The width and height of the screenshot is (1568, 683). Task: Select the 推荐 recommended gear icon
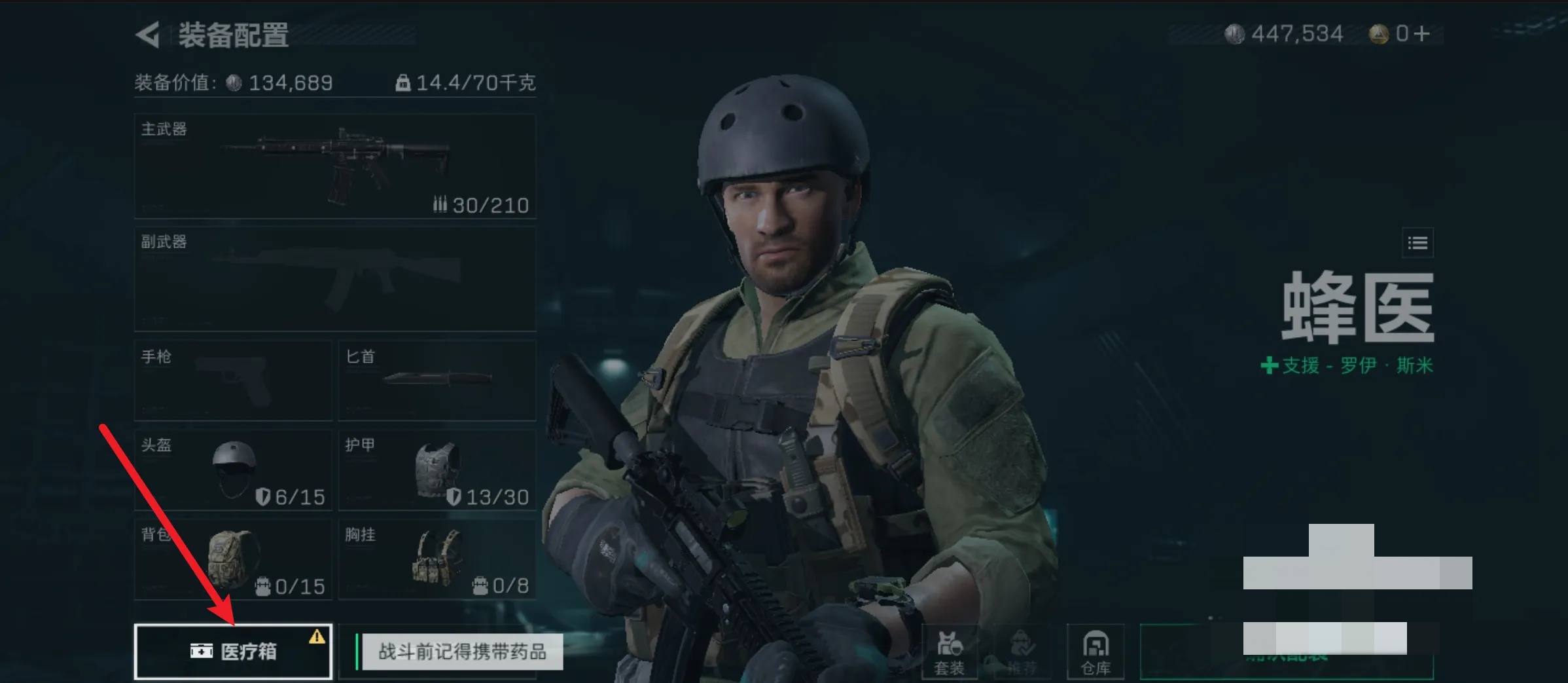coord(1024,652)
